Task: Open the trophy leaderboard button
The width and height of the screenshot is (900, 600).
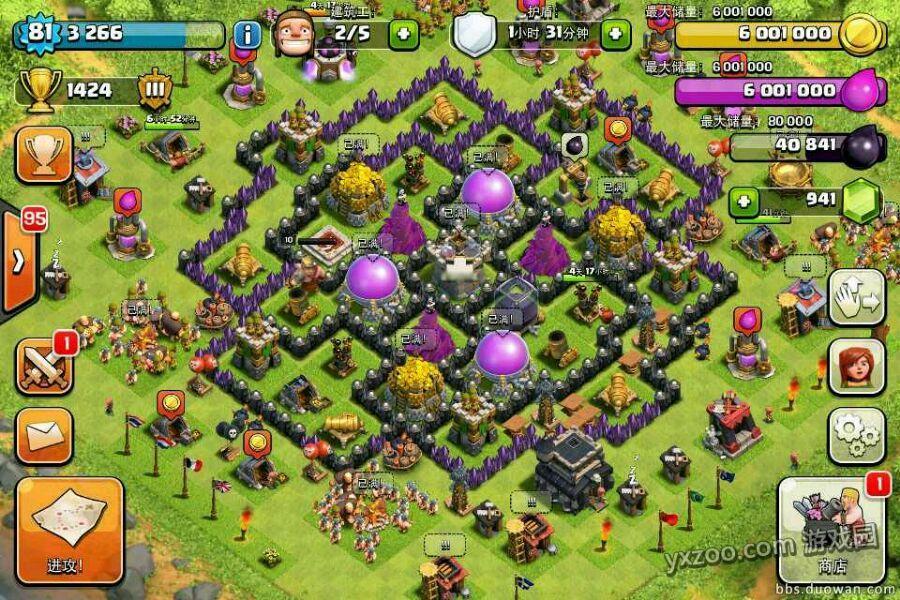Action: pos(44,154)
